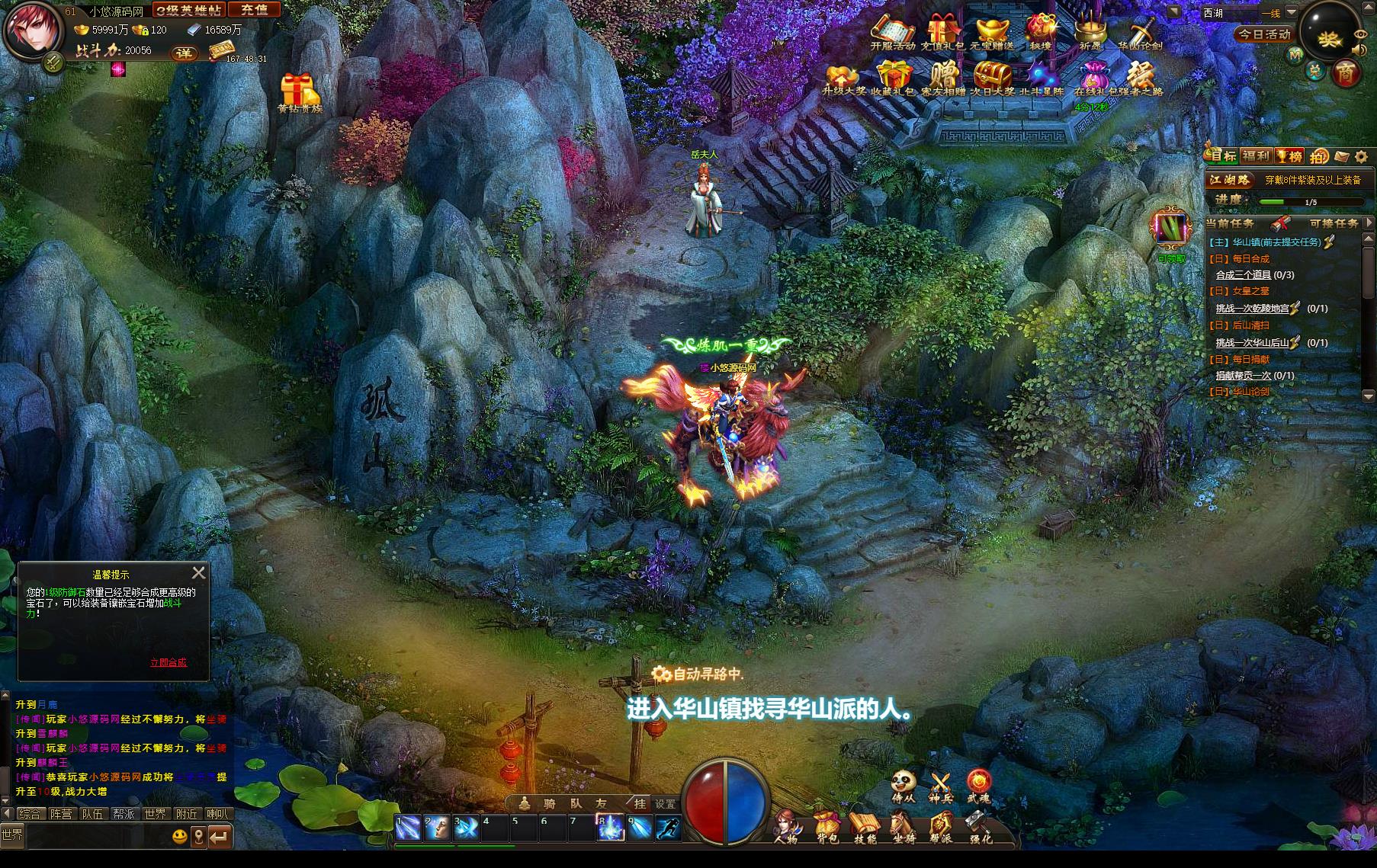Open the chat emoji smiley picker
The image size is (1377, 868).
[179, 836]
